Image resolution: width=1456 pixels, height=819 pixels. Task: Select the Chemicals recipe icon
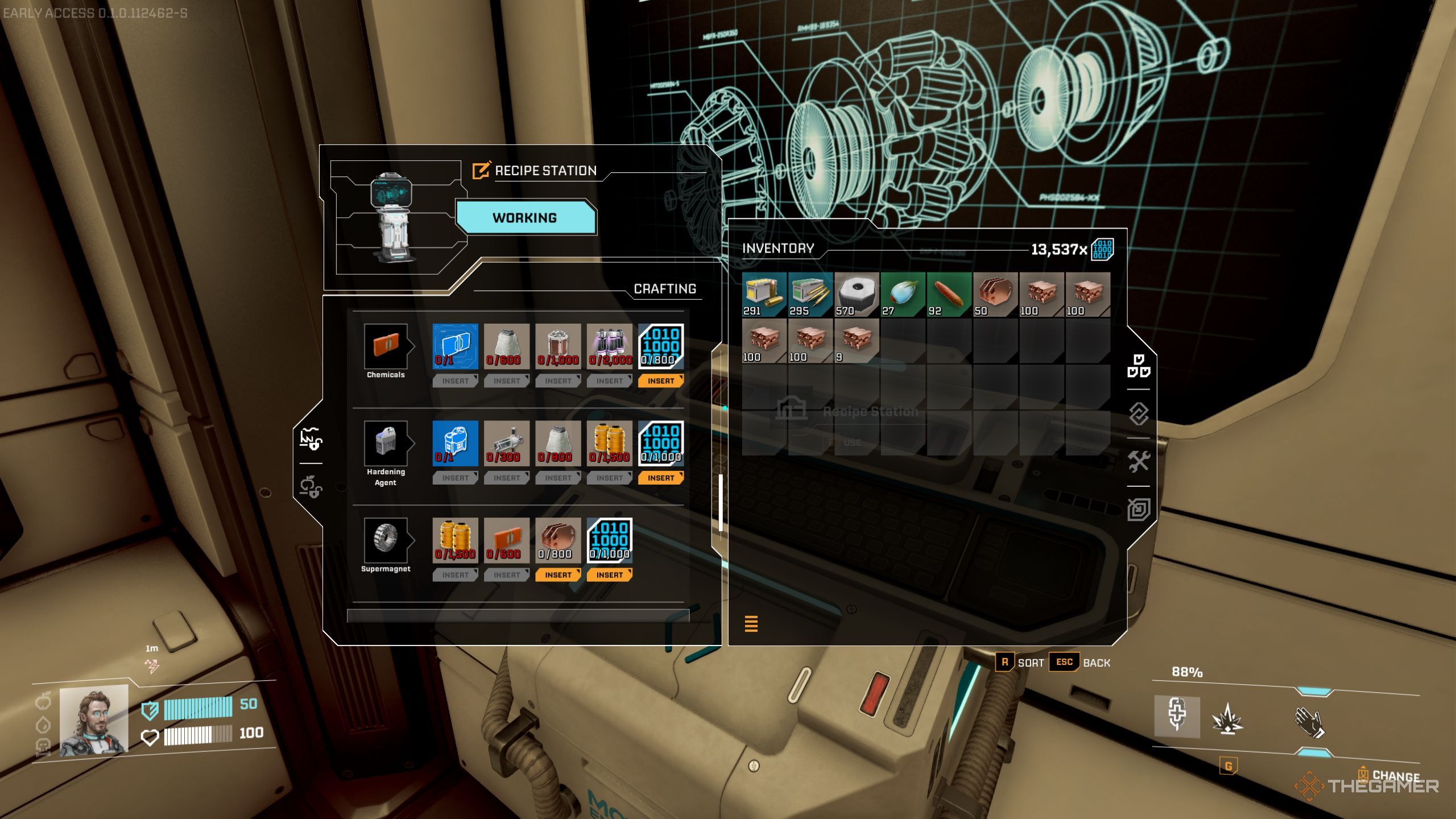(386, 346)
